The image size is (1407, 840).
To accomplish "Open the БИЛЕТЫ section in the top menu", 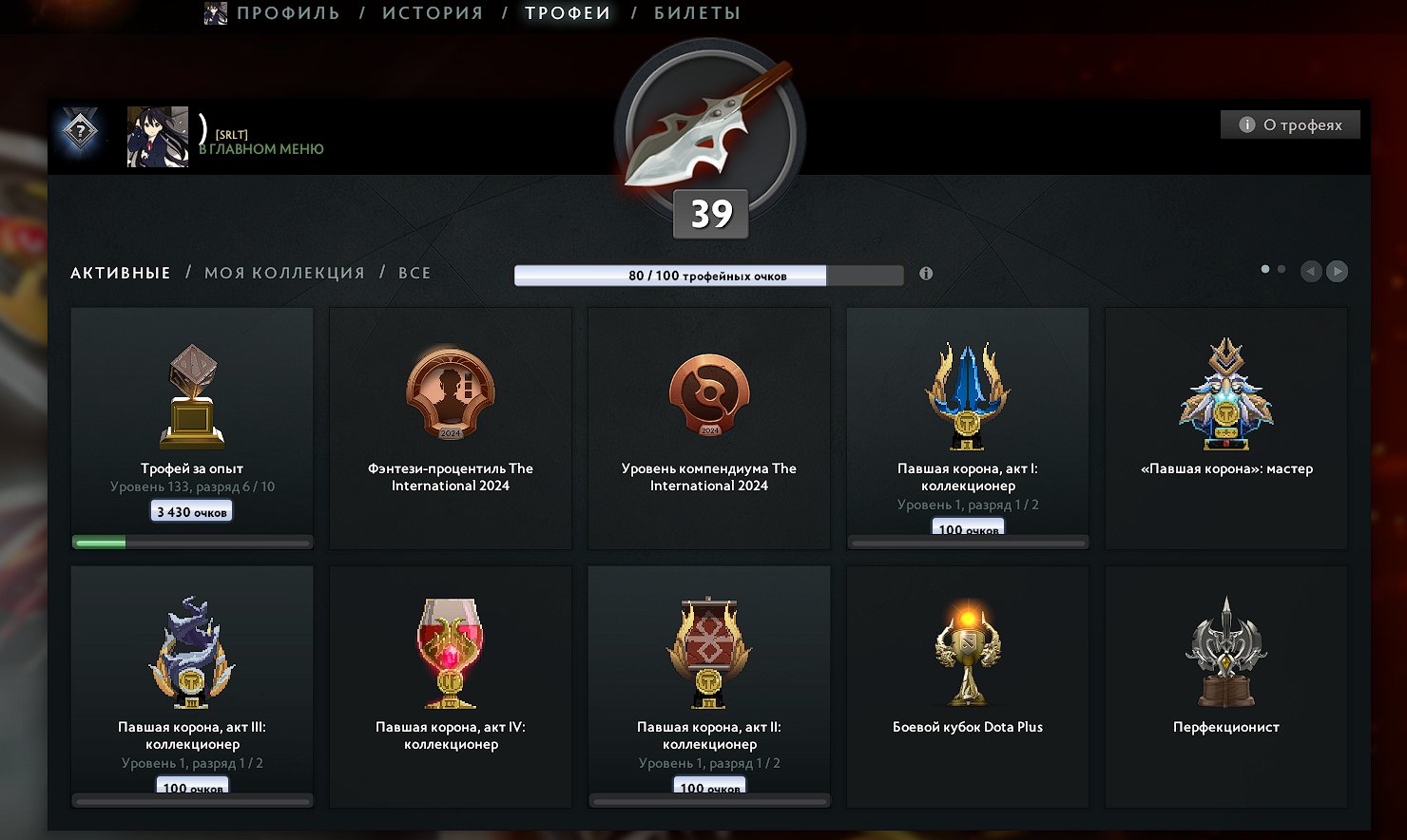I will [695, 13].
